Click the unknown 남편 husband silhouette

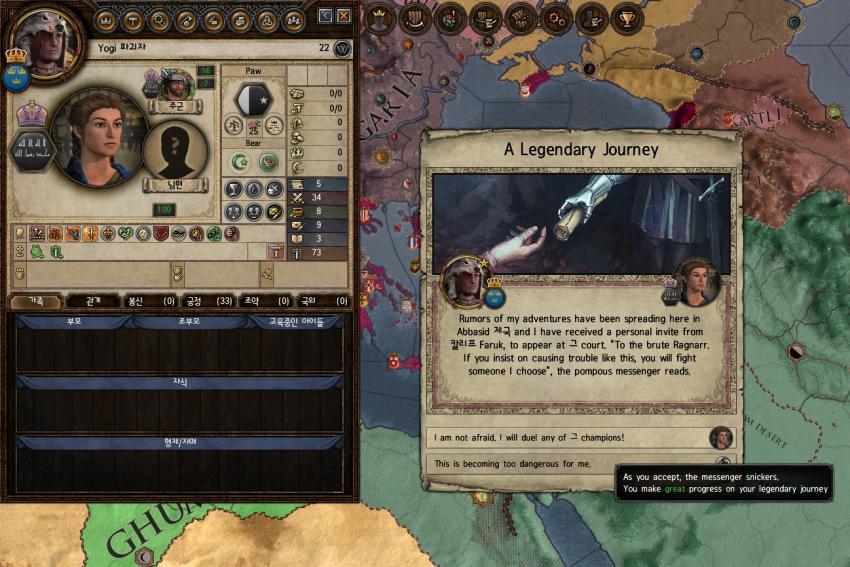[176, 151]
